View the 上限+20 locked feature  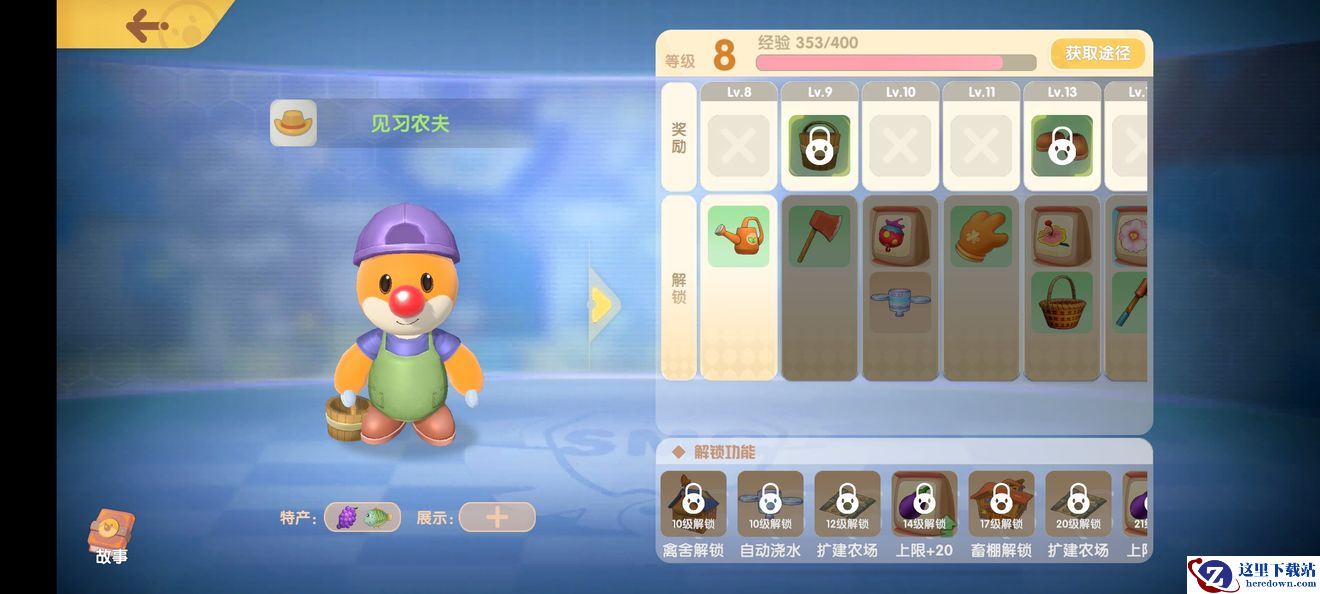click(x=924, y=504)
